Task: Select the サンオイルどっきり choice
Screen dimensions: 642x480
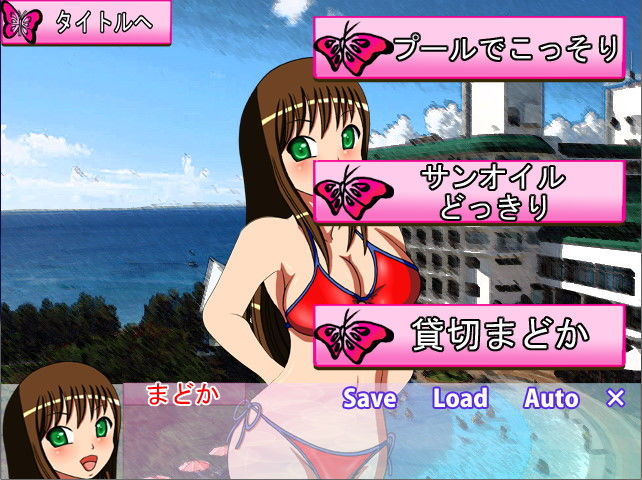Action: point(469,192)
